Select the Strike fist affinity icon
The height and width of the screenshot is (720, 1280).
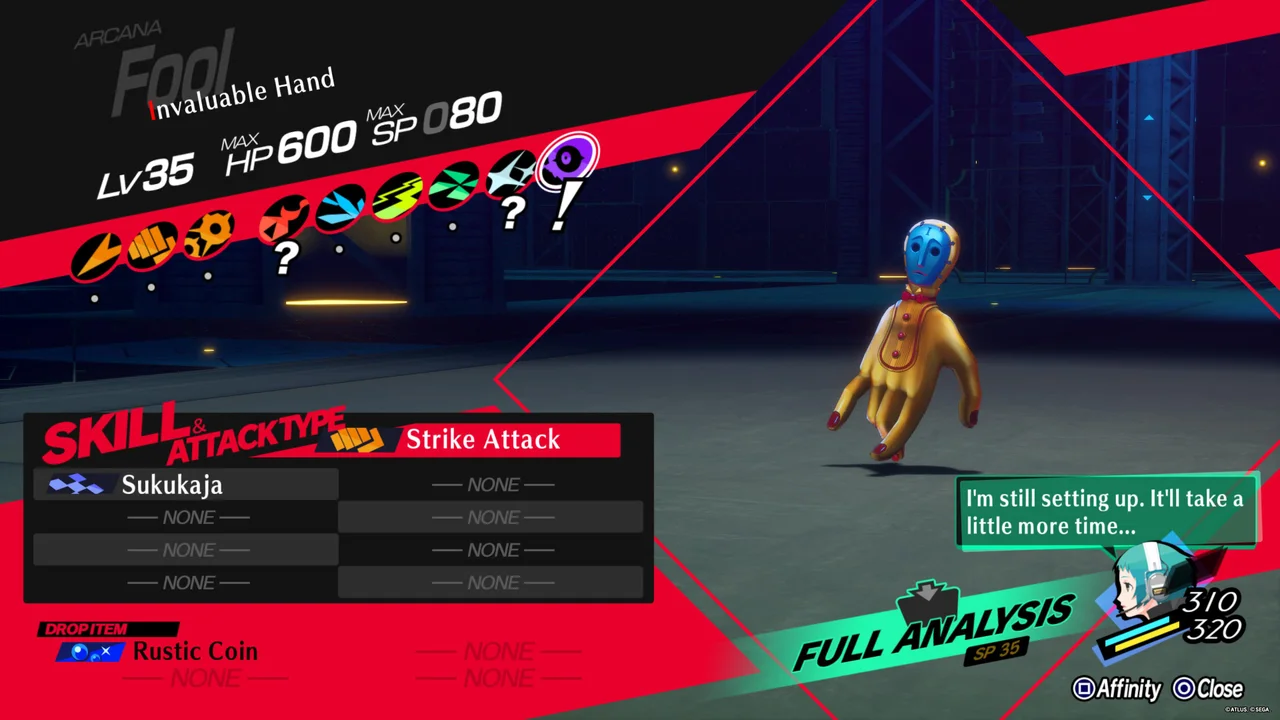click(x=153, y=243)
